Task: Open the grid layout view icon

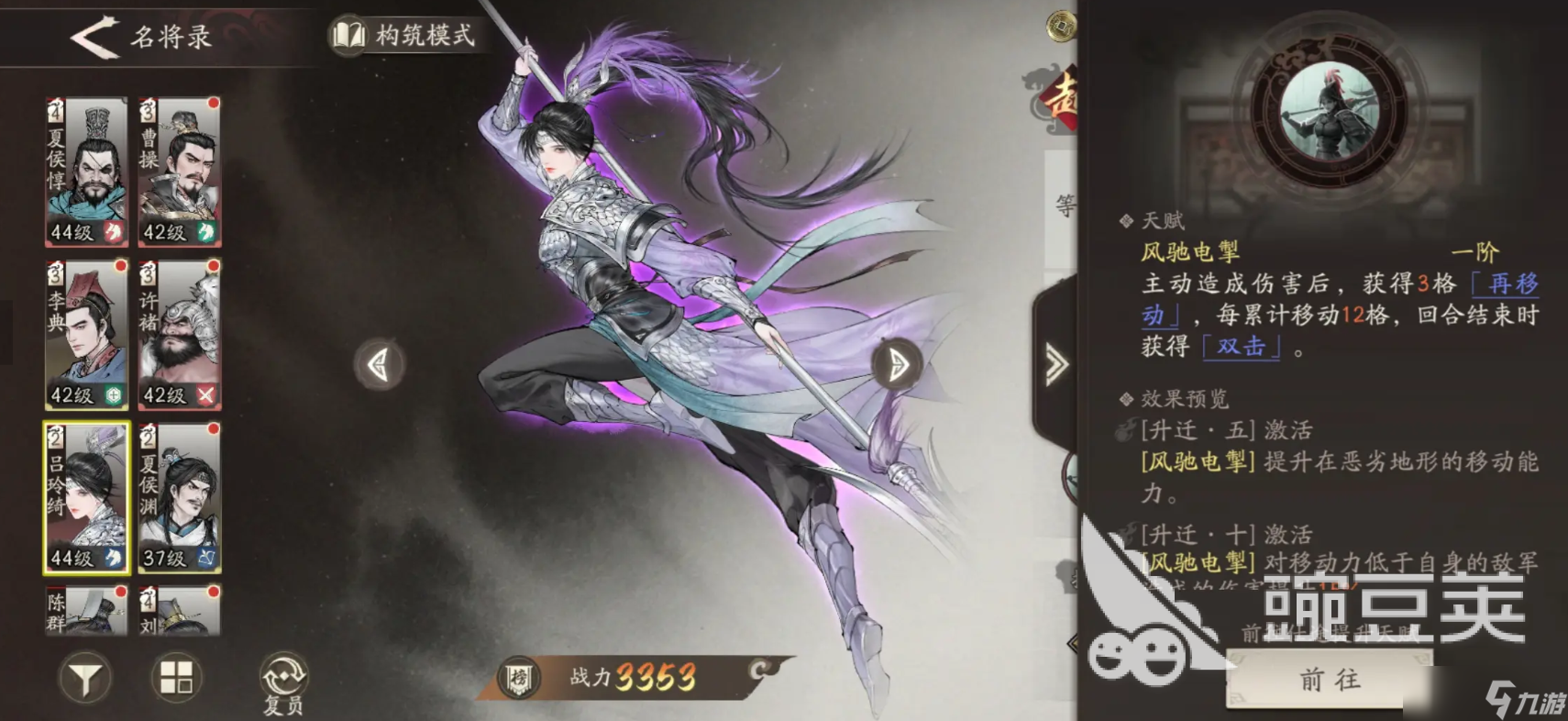Action: pos(176,679)
